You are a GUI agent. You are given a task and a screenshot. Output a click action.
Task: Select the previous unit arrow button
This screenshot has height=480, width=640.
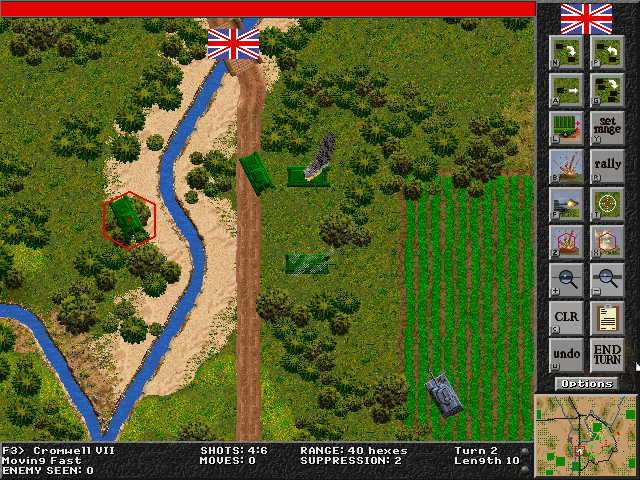(607, 50)
